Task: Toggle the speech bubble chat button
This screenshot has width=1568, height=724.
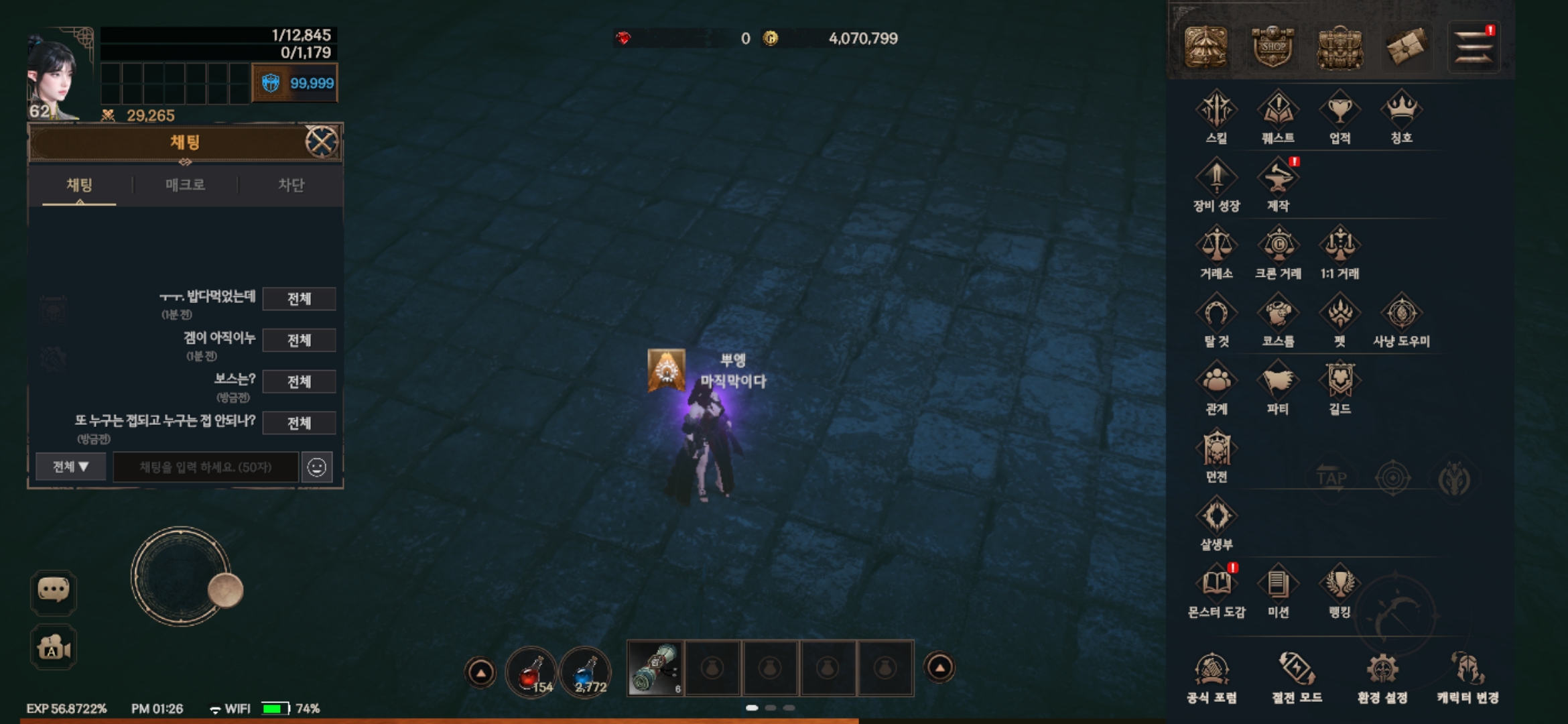Action: coord(54,591)
